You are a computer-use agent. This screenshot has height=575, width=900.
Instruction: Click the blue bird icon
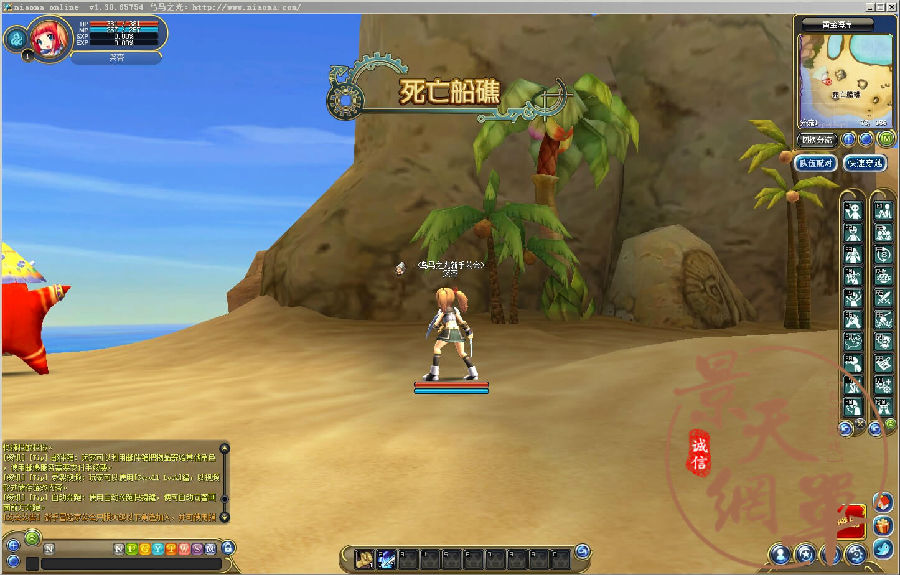tap(882, 549)
